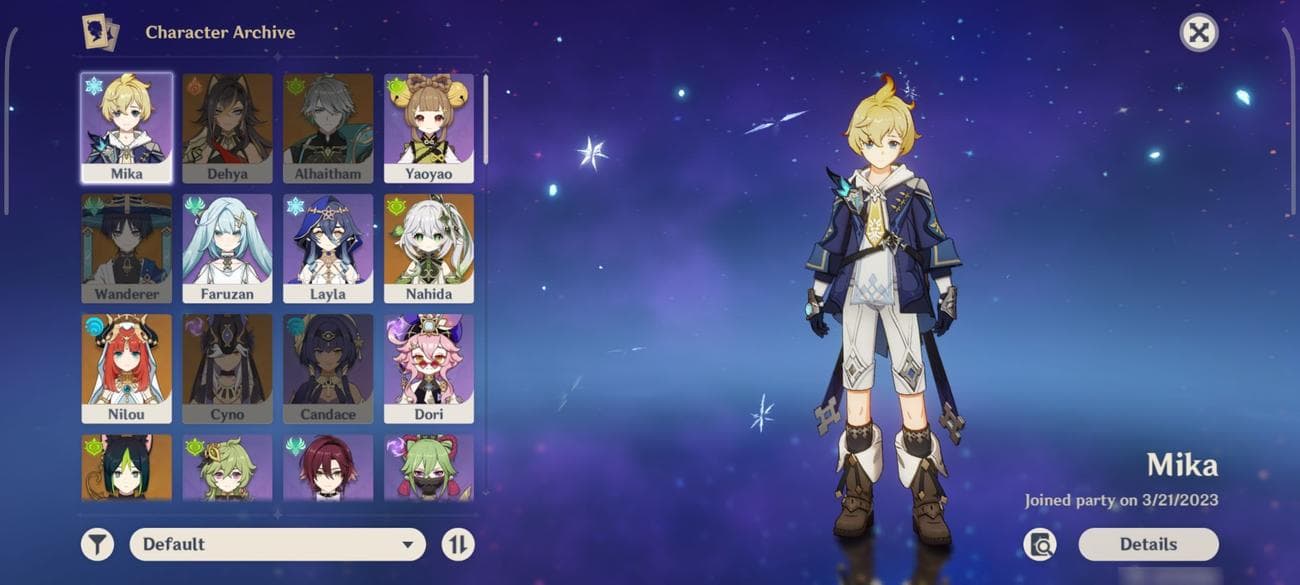Click Nilou's character portrait

126,368
